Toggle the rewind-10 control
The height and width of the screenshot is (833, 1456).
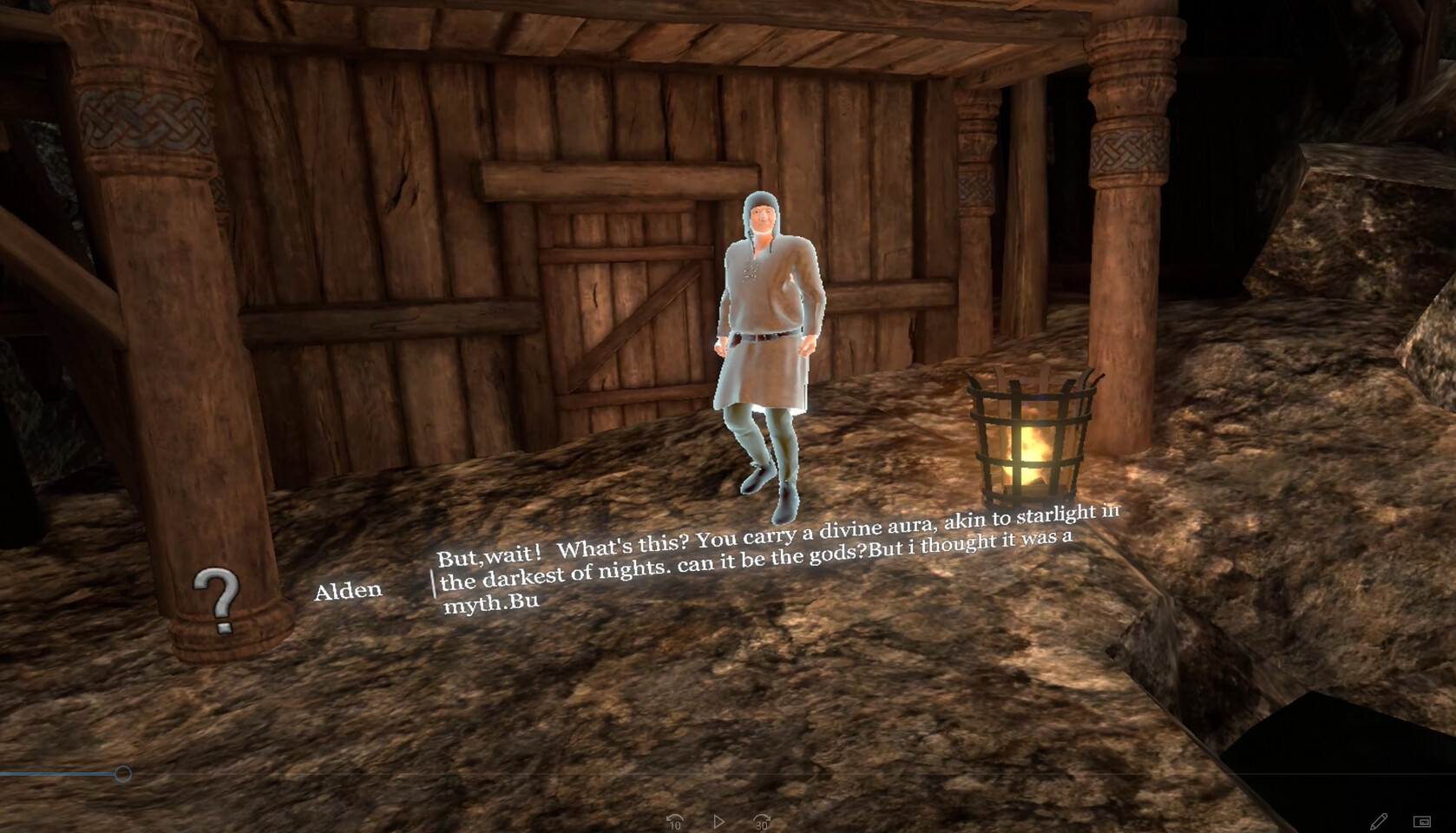pos(677,821)
